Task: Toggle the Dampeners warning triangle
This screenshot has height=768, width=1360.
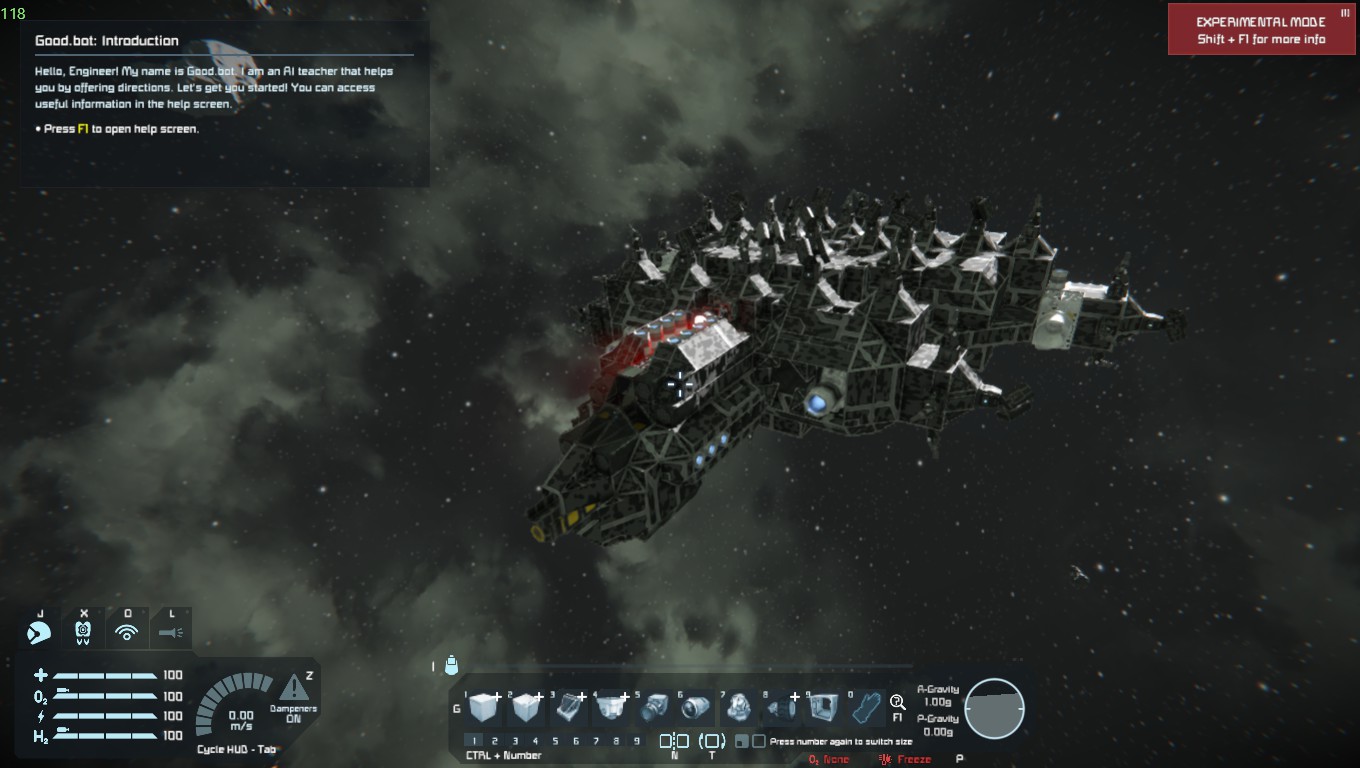Action: pyautogui.click(x=294, y=688)
